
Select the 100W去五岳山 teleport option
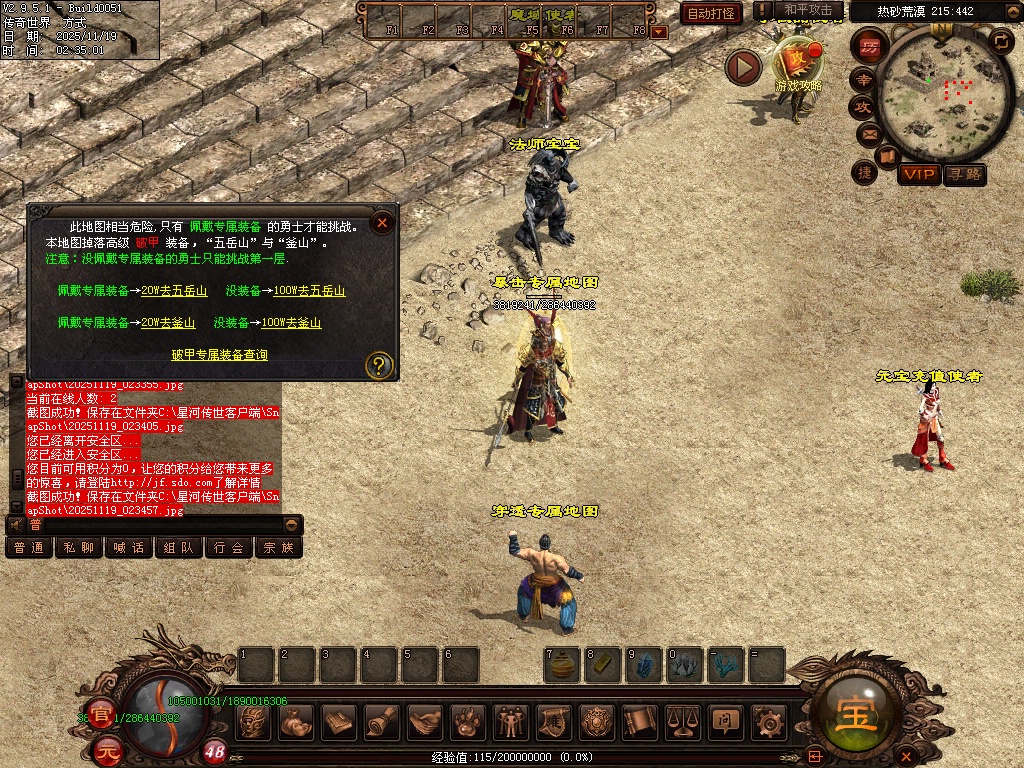(x=310, y=291)
